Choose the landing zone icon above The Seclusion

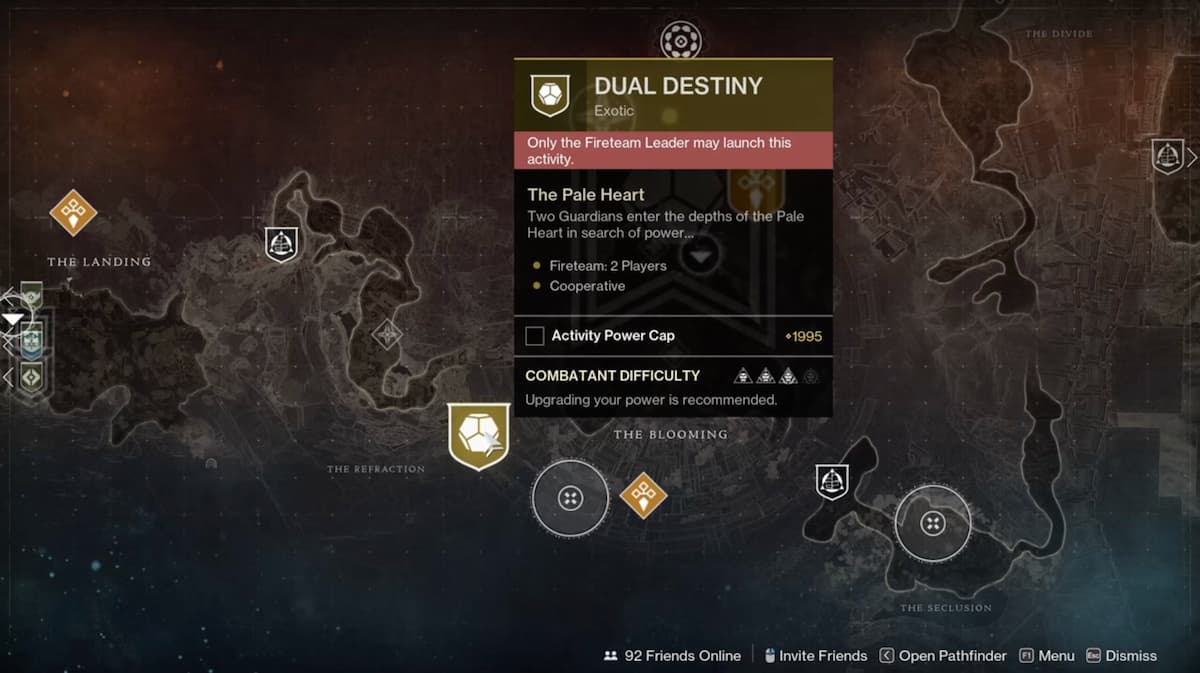click(x=832, y=481)
